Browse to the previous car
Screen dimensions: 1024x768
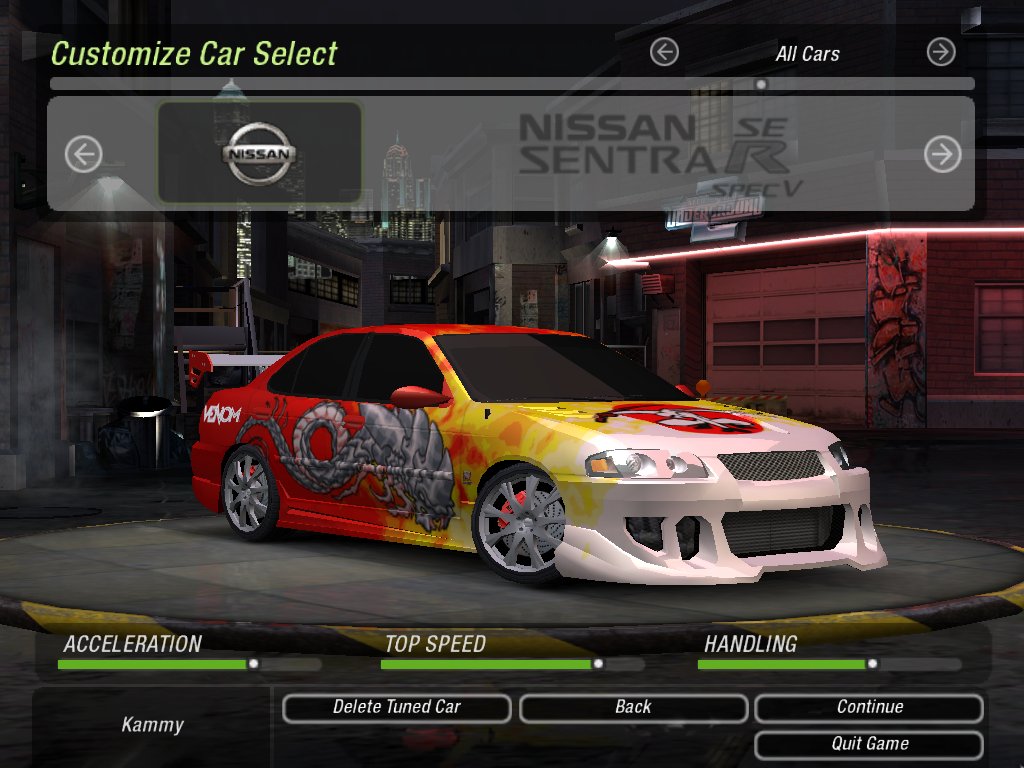pos(84,154)
